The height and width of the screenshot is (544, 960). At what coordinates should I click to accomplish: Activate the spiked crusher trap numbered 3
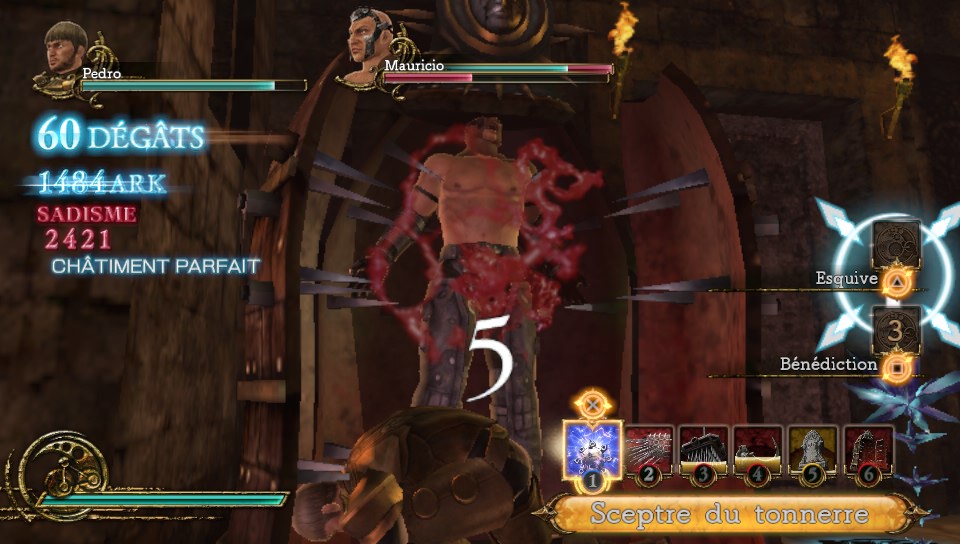pos(704,450)
